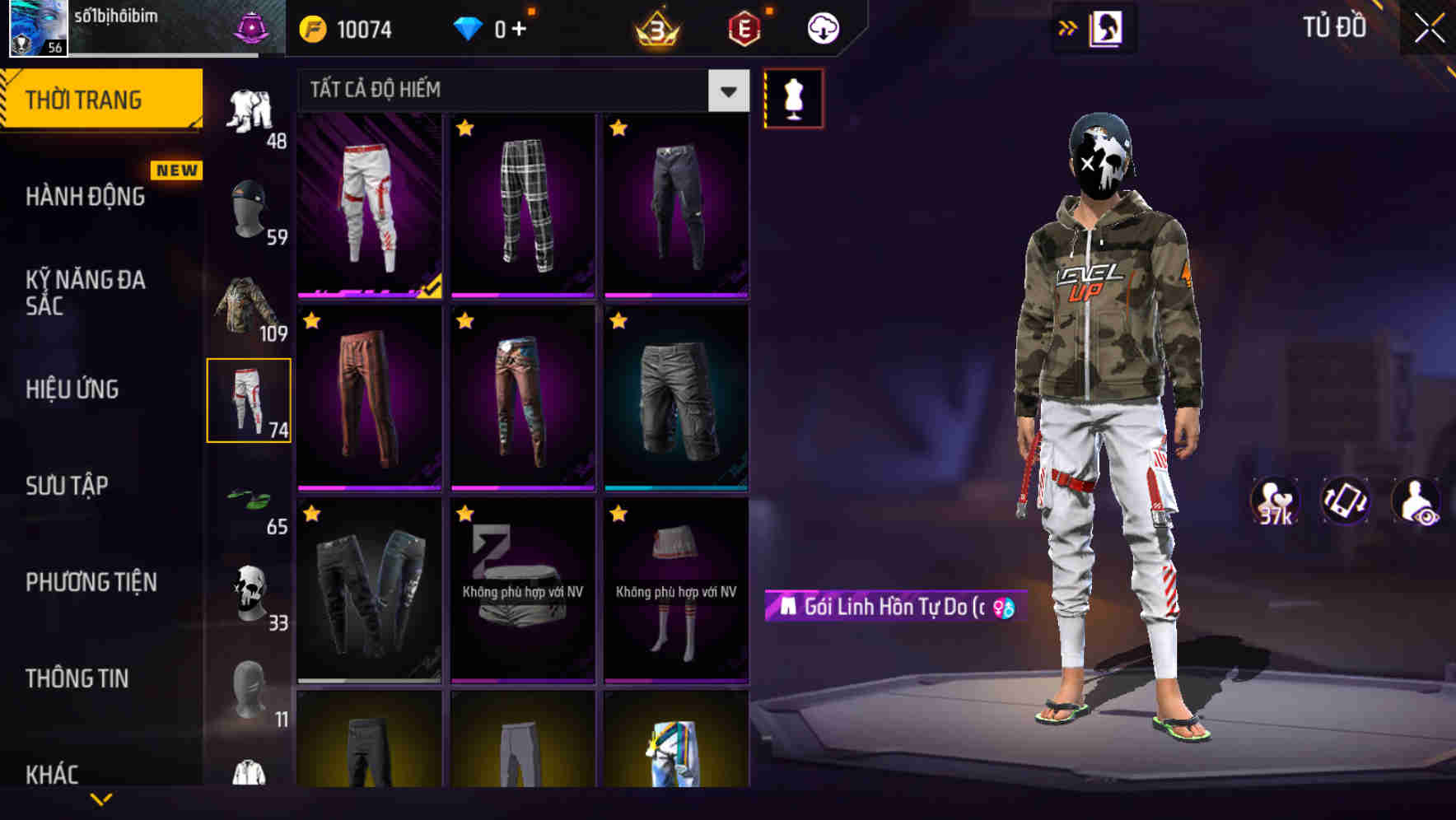Tap the rotate-device preview icon
1456x820 pixels.
[1347, 501]
